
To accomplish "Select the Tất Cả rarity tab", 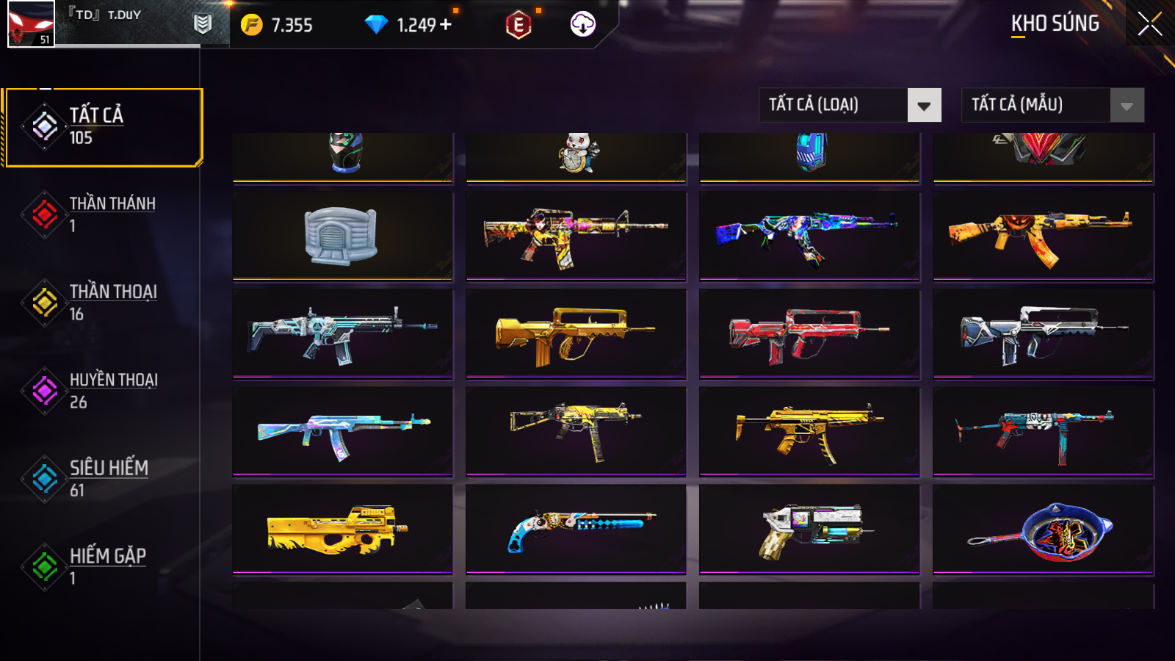I will pyautogui.click(x=102, y=127).
